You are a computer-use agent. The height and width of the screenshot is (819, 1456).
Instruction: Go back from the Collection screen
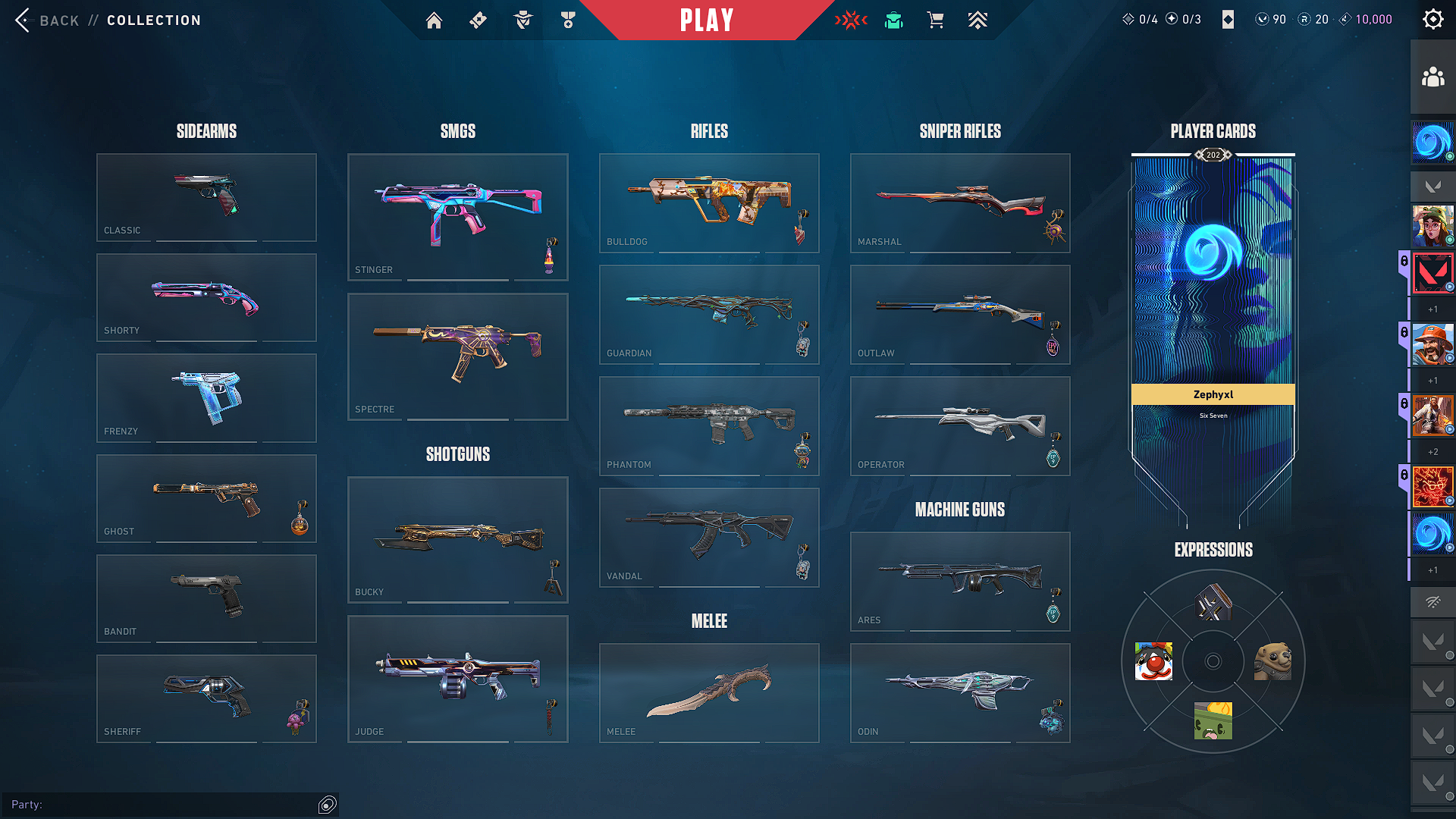(x=47, y=20)
